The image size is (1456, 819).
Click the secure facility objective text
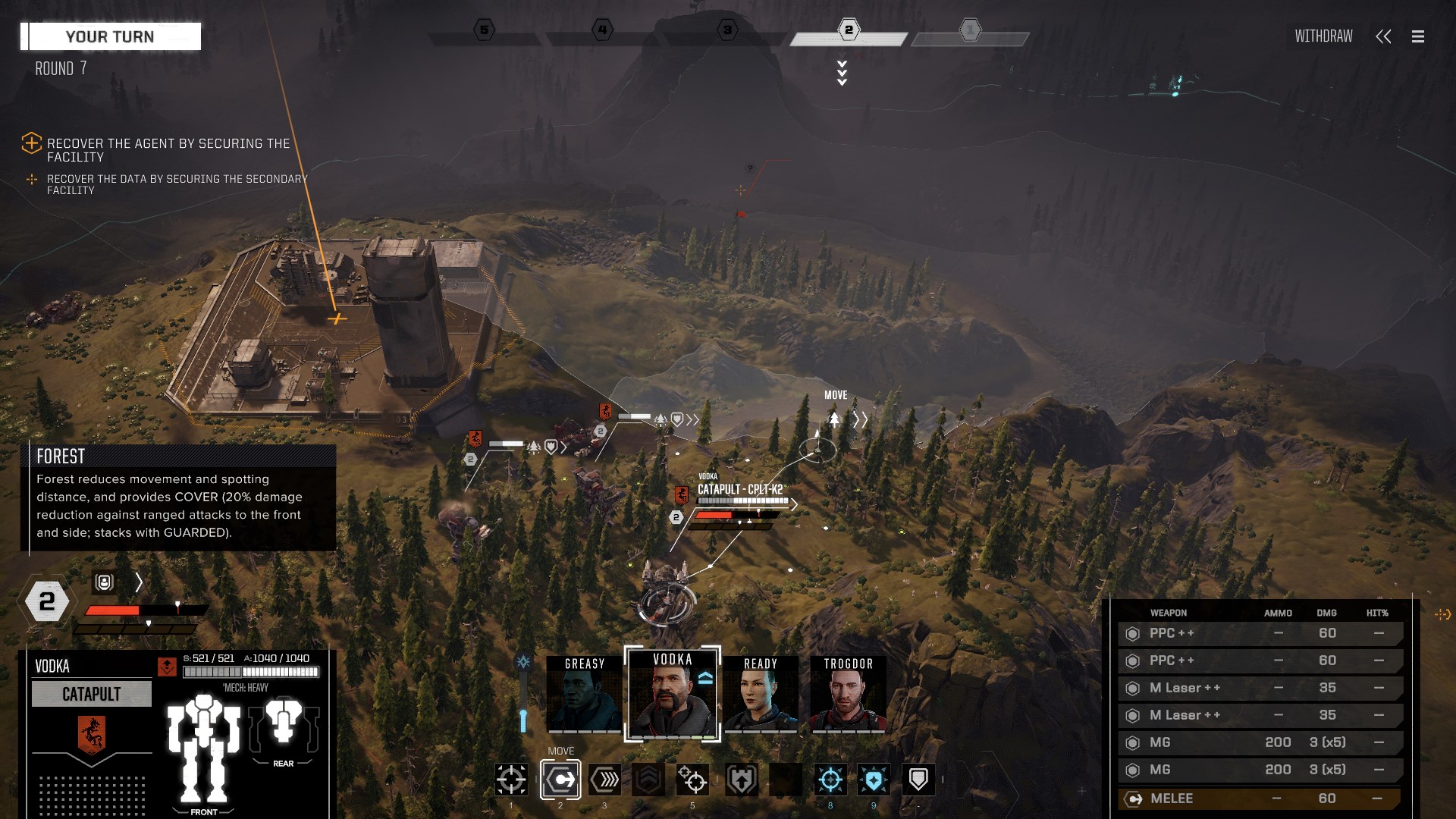pyautogui.click(x=168, y=149)
